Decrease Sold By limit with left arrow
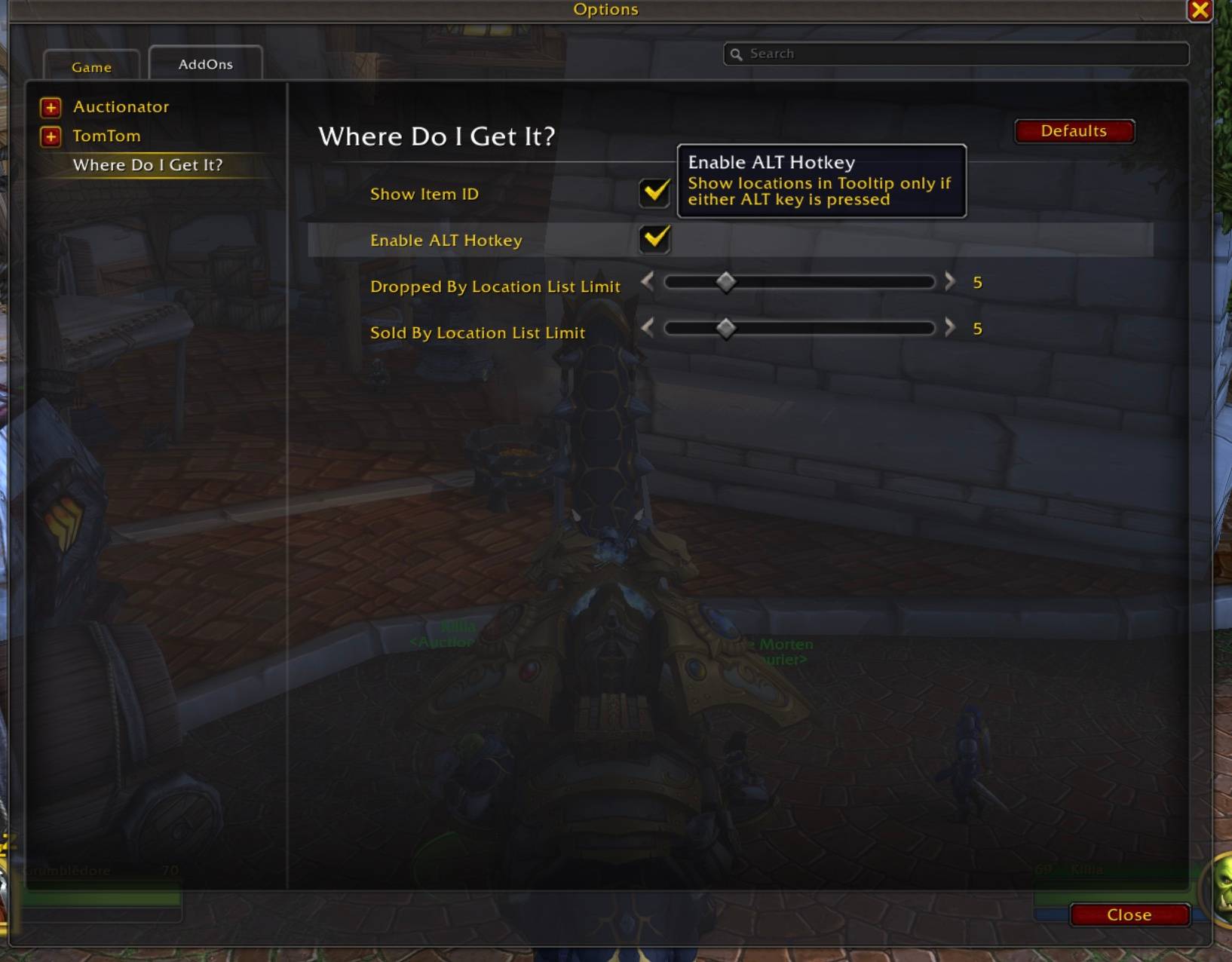 (x=647, y=328)
